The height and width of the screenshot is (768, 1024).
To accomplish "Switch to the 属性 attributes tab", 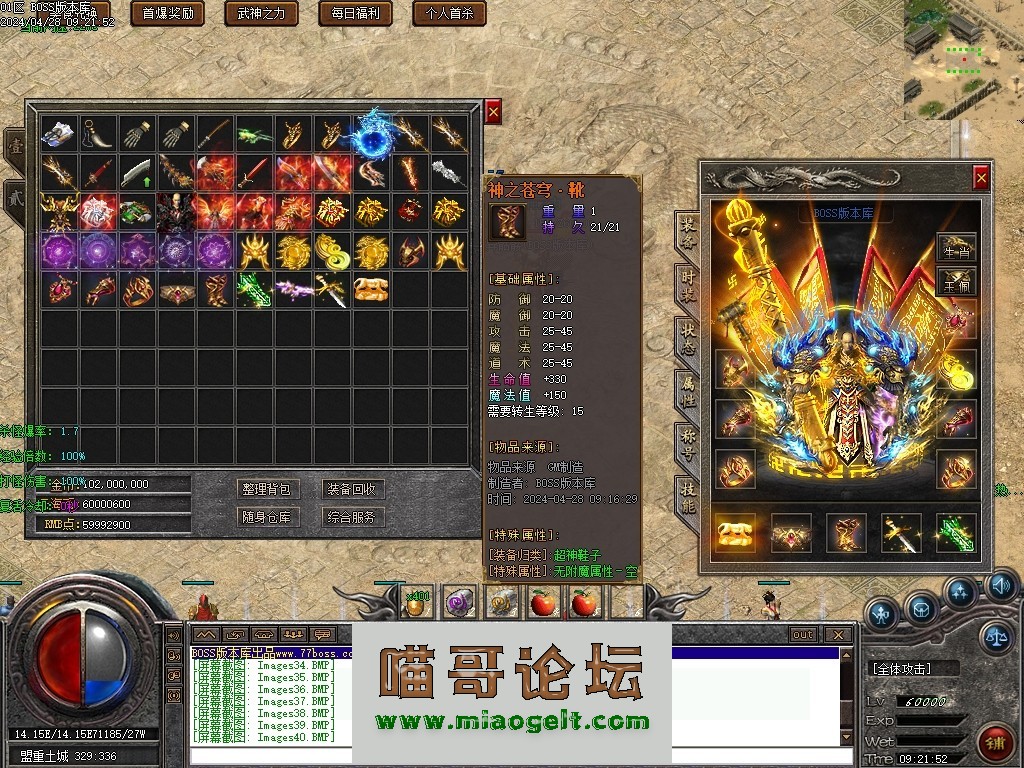I will pos(687,387).
